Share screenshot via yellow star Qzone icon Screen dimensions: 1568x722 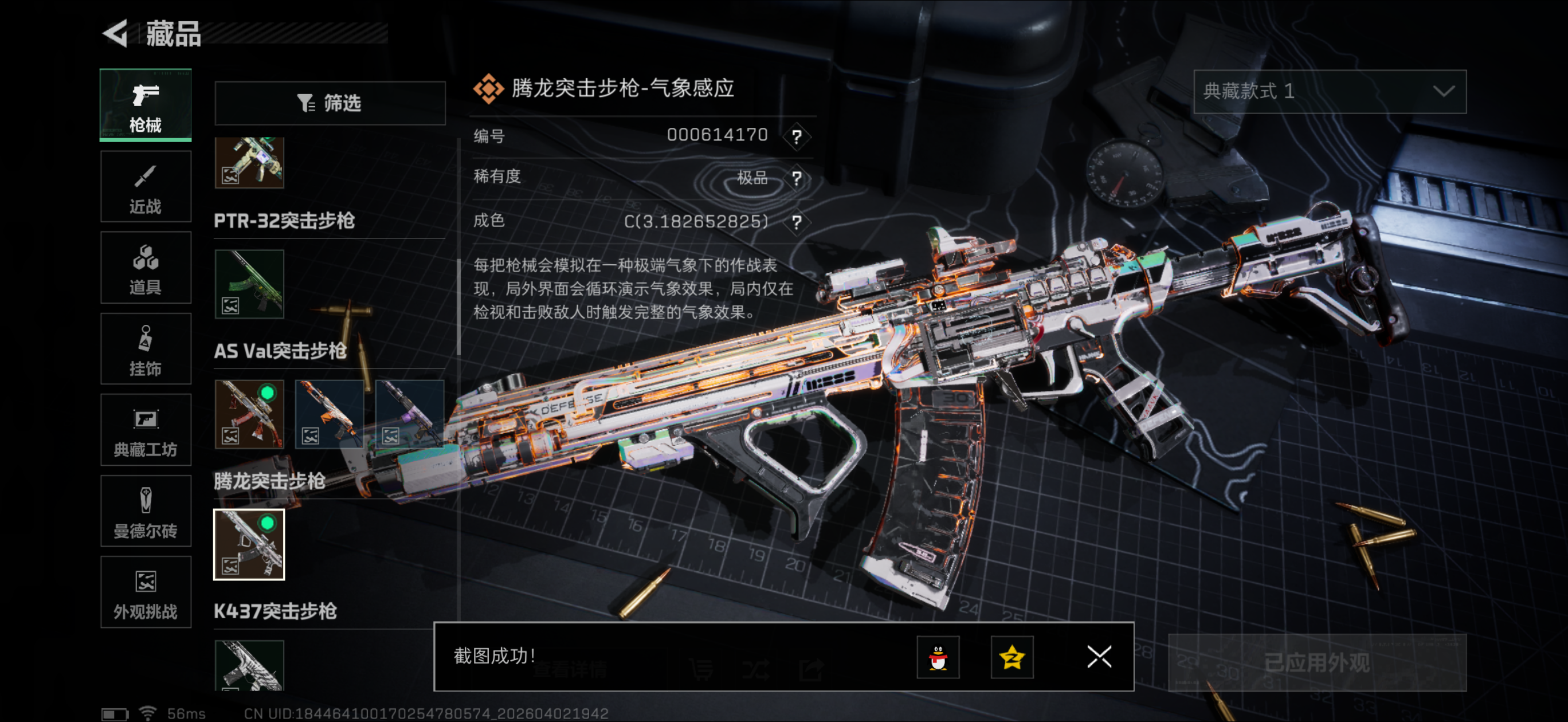[x=1012, y=657]
